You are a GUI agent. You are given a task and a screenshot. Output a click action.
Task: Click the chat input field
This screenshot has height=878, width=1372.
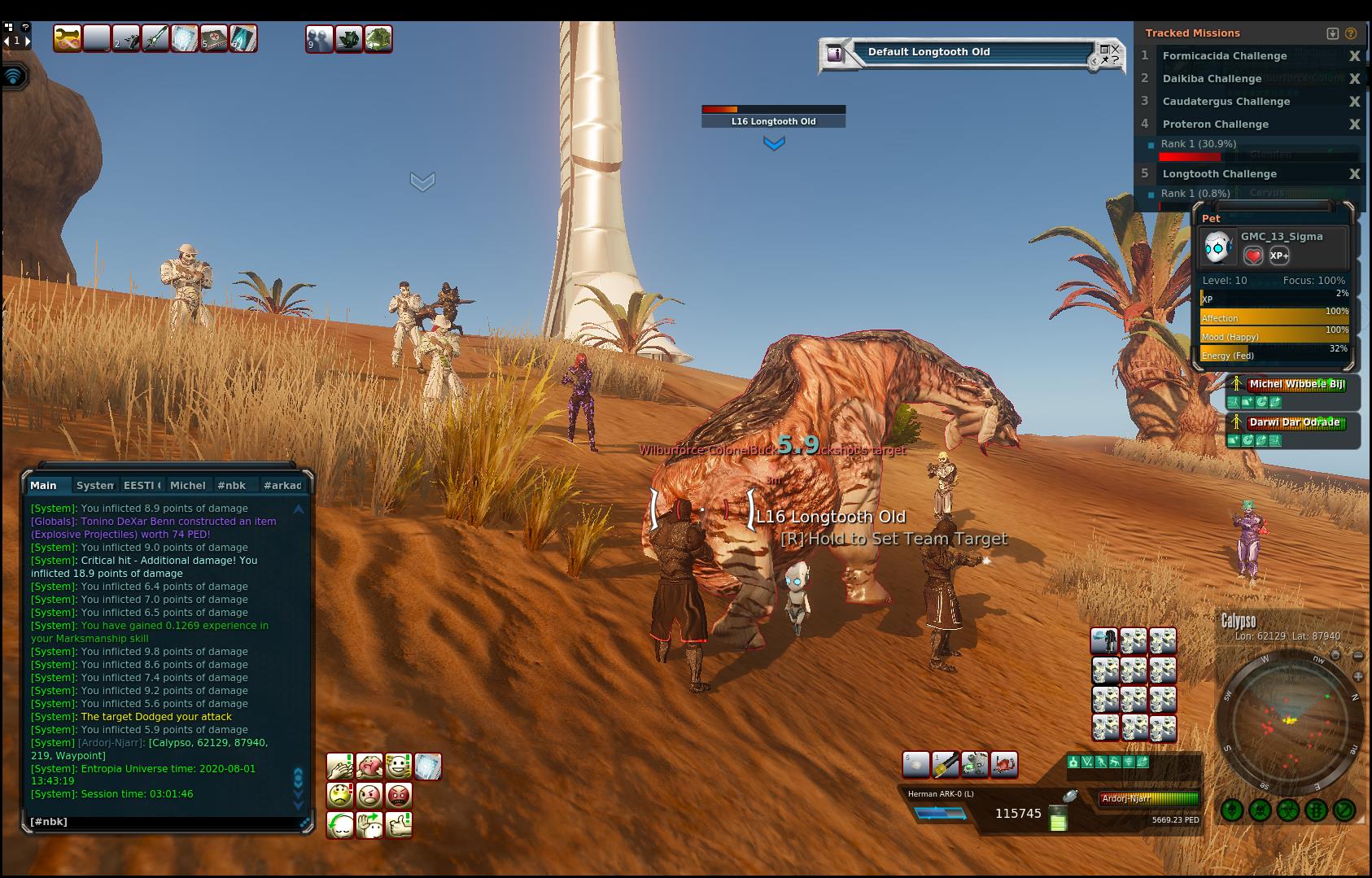tap(163, 822)
